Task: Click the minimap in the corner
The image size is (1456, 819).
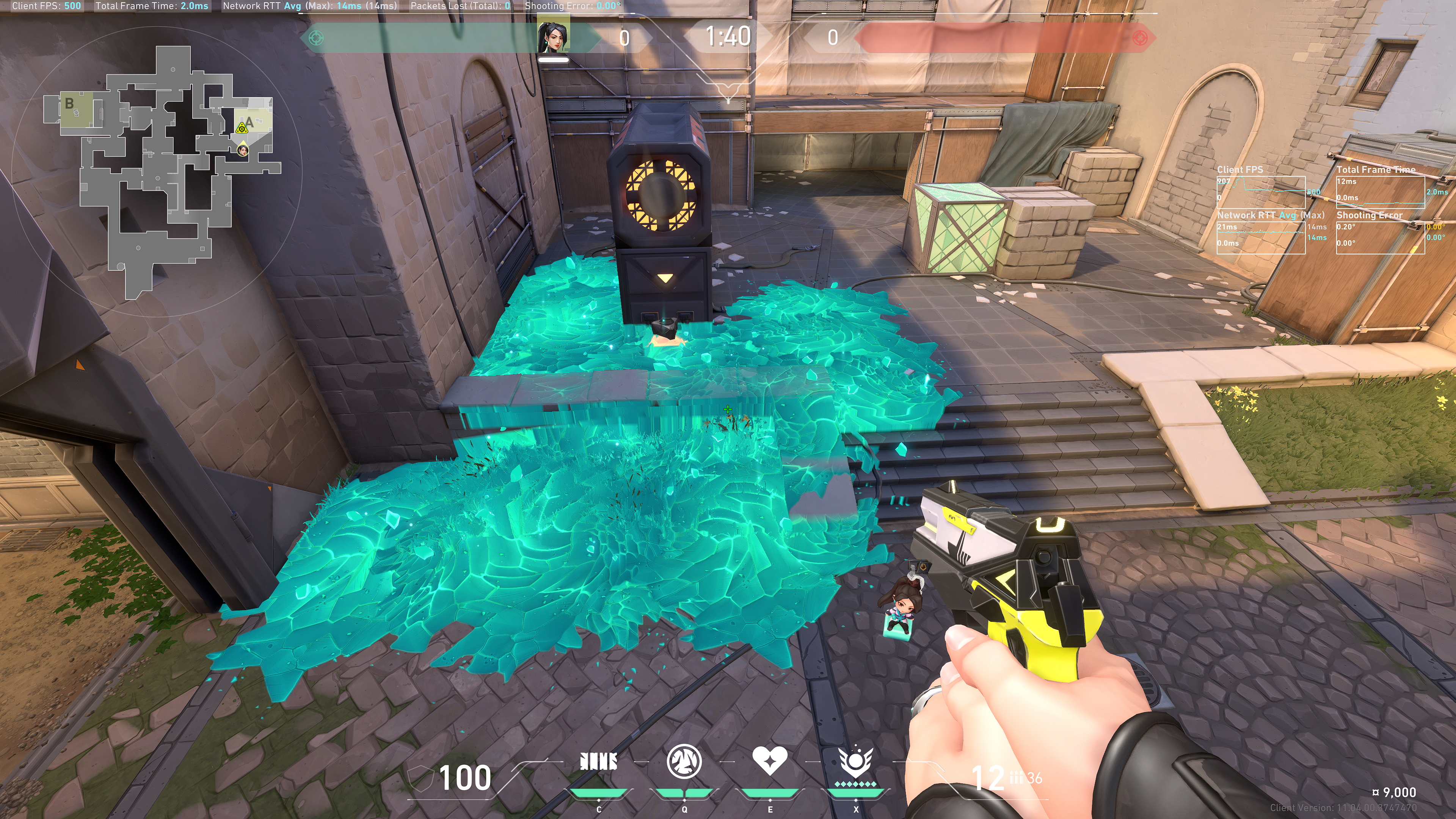Action: click(x=164, y=169)
